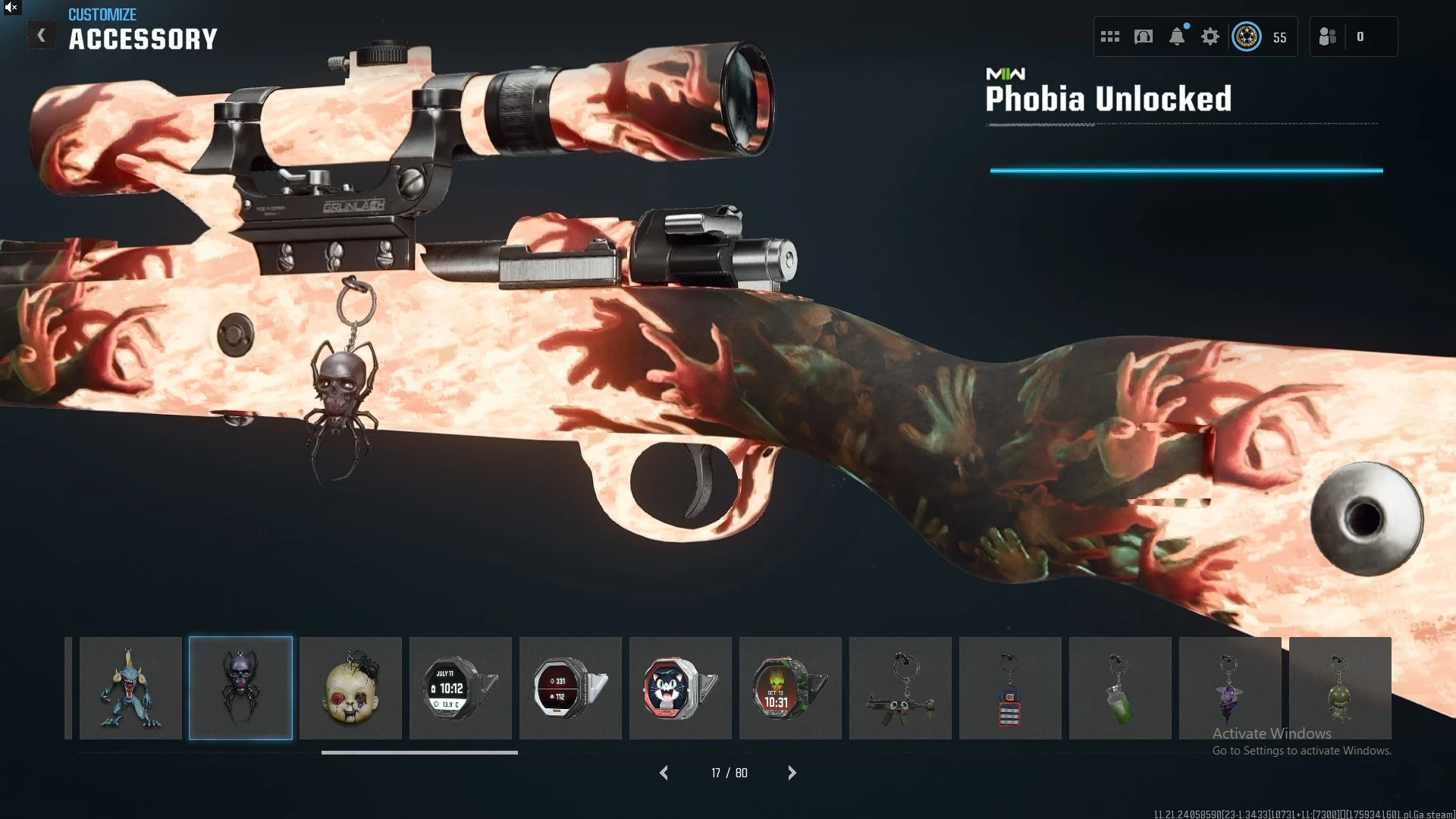Select the googly-eyed gun charm
Viewport: 1456px width, 819px height.
pos(900,689)
